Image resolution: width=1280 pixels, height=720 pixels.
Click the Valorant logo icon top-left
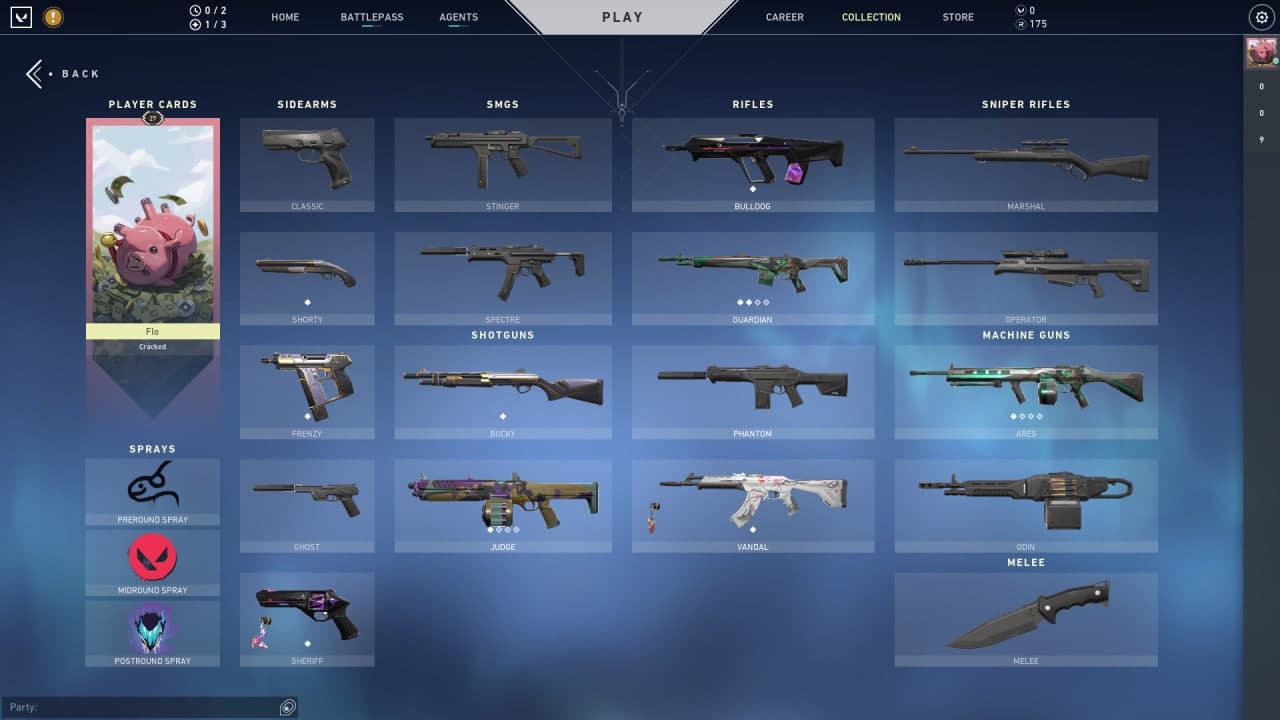(21, 16)
